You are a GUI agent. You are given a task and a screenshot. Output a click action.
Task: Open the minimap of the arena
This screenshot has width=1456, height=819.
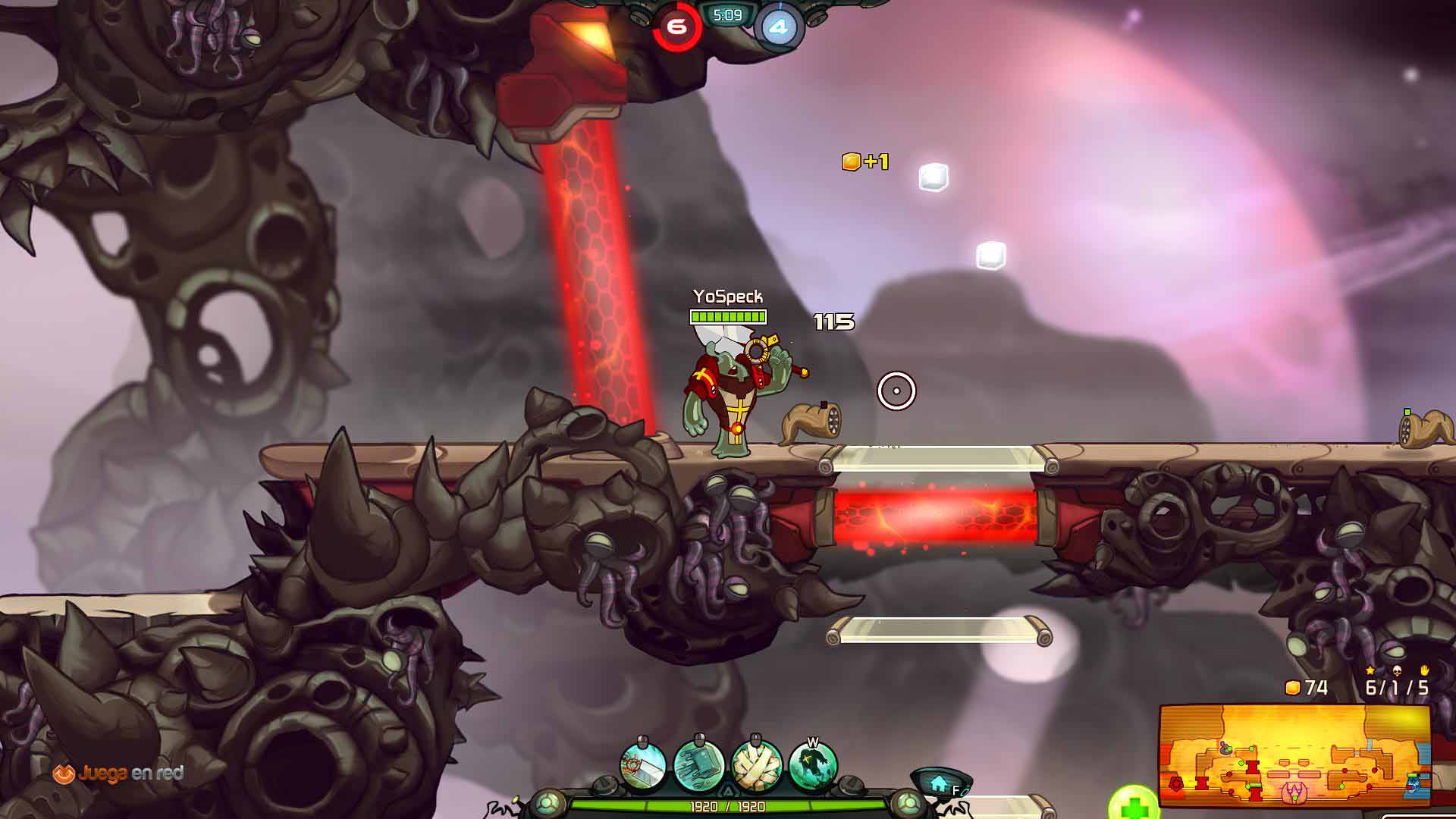coord(1294,755)
